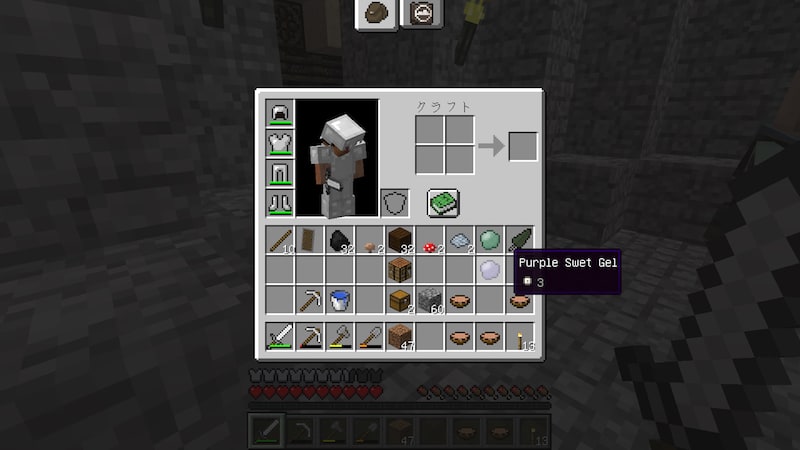Grab the red mushroom stack
The image size is (800, 450).
[430, 241]
